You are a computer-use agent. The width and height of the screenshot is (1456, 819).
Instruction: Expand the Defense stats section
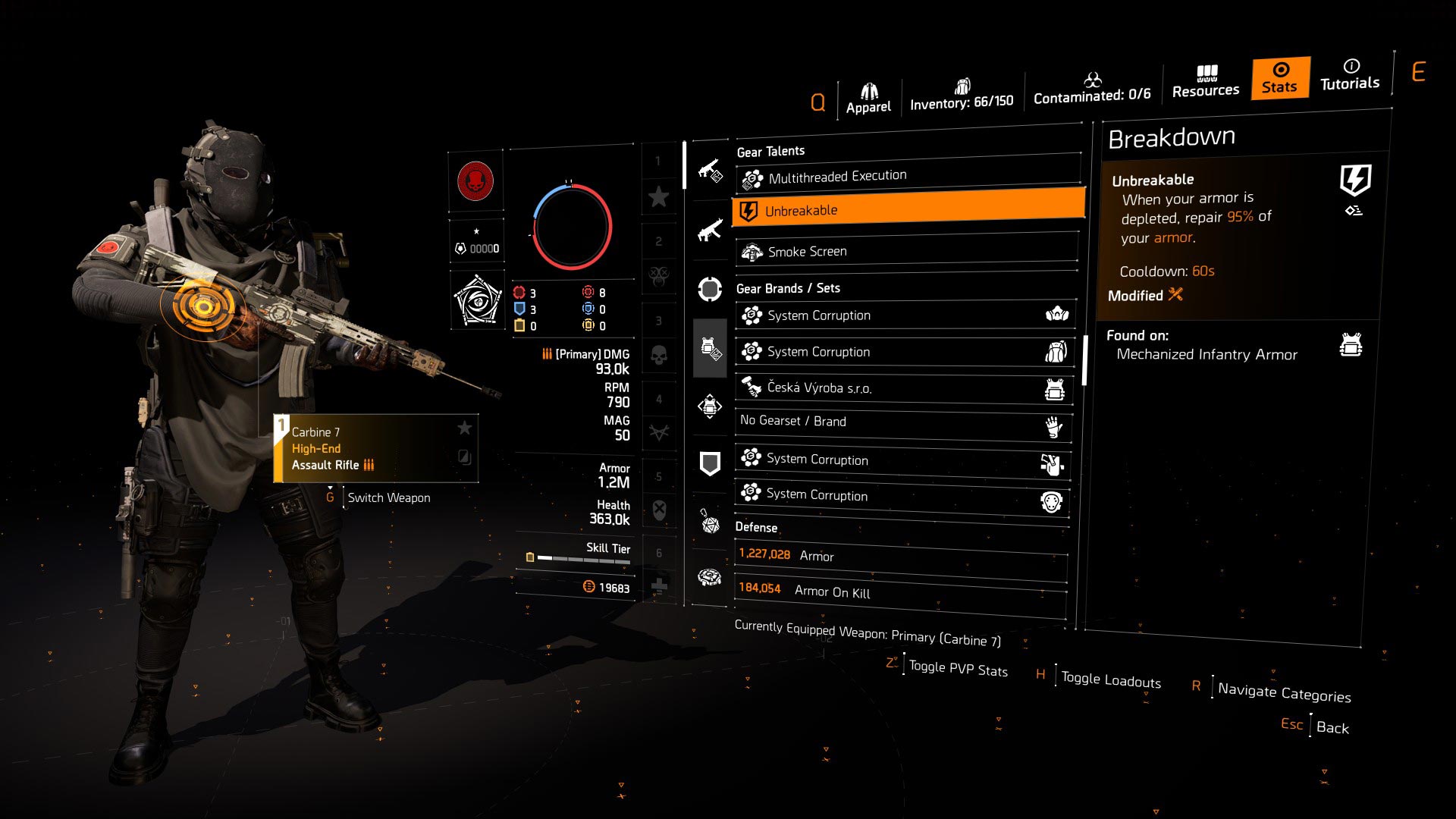[755, 527]
